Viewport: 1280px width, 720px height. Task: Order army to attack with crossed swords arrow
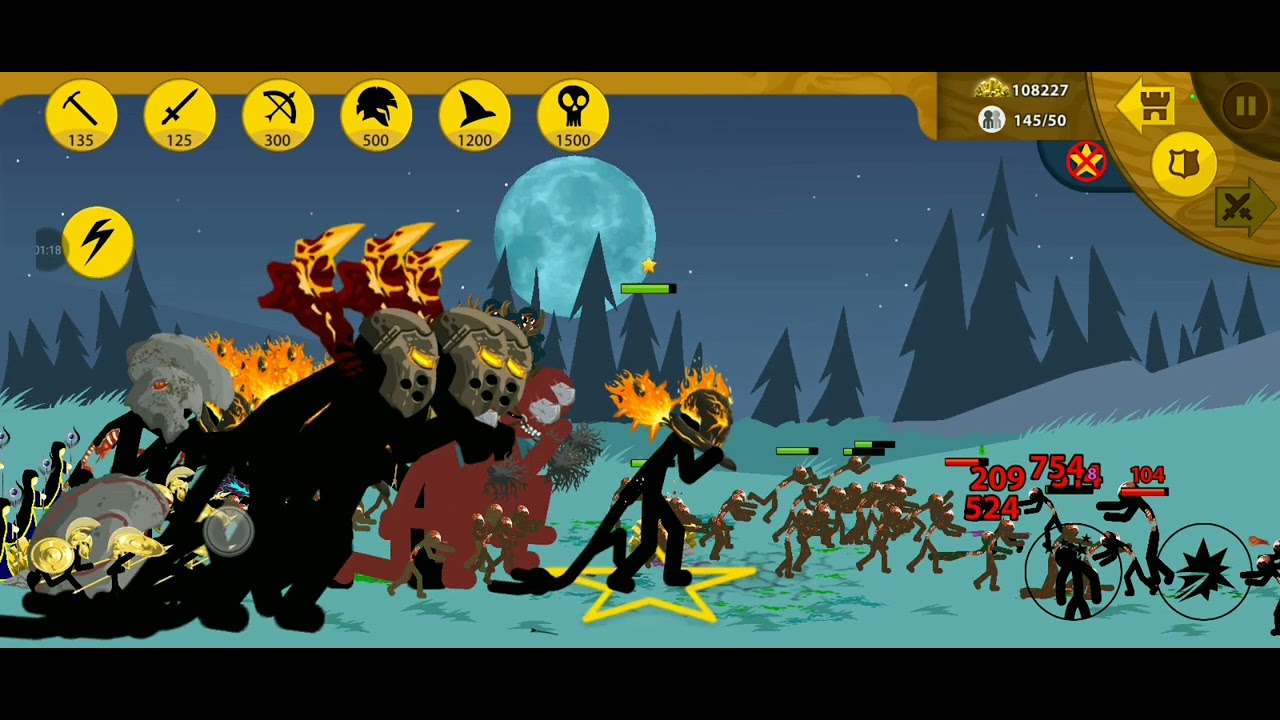tap(1242, 208)
